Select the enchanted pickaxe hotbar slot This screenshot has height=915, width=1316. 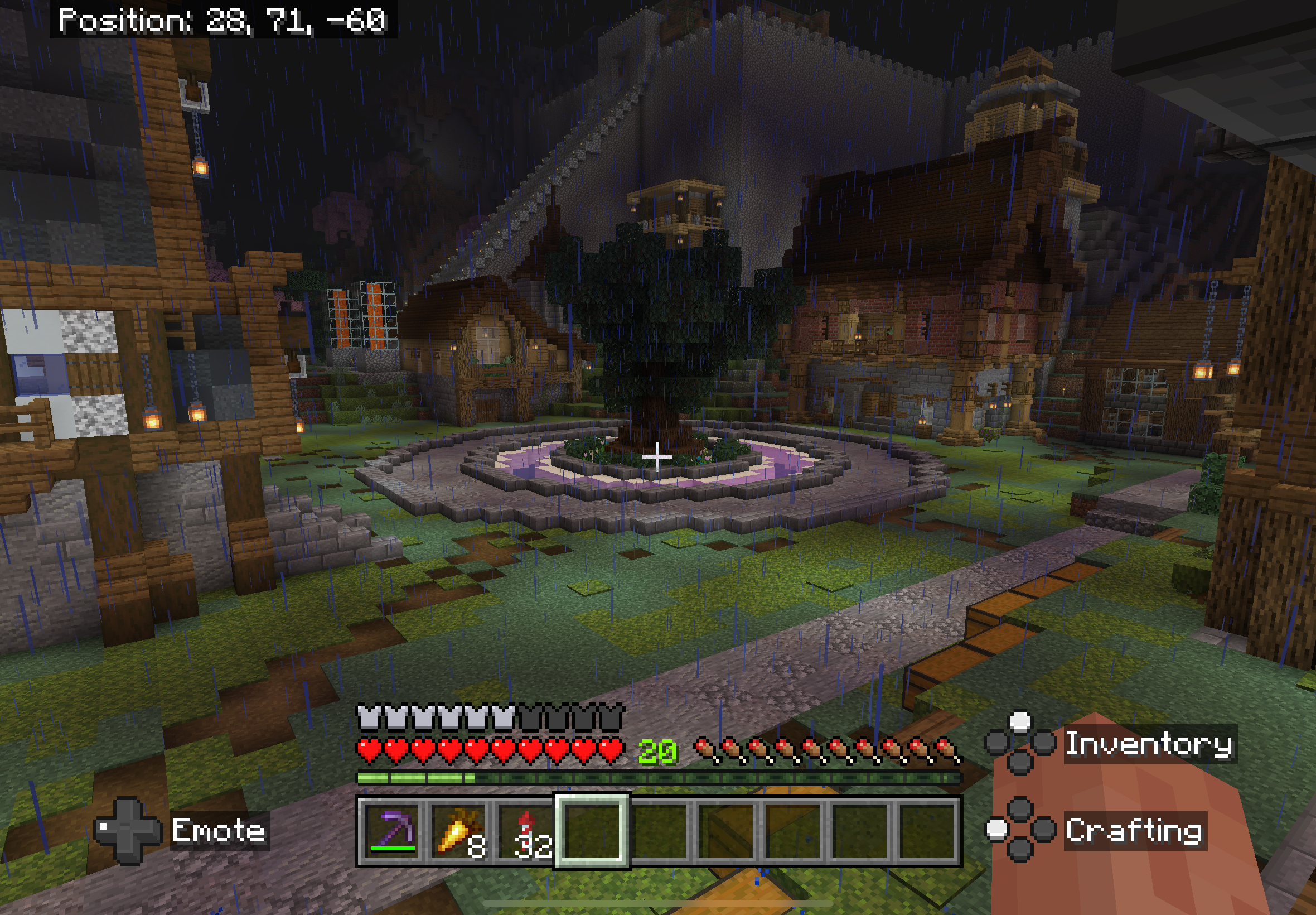click(x=393, y=830)
